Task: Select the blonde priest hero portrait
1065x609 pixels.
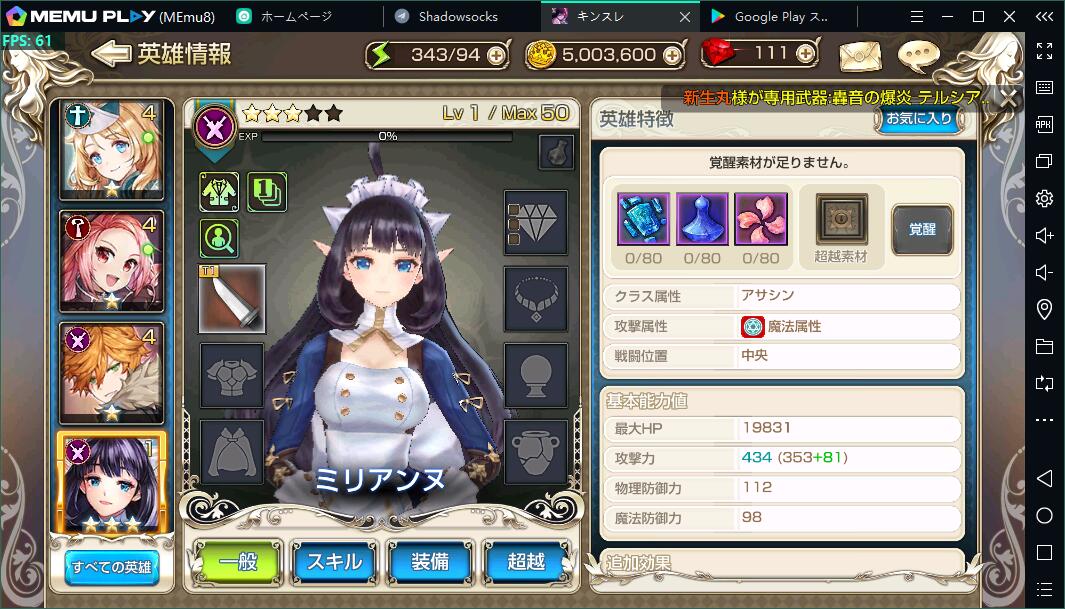Action: tap(111, 149)
